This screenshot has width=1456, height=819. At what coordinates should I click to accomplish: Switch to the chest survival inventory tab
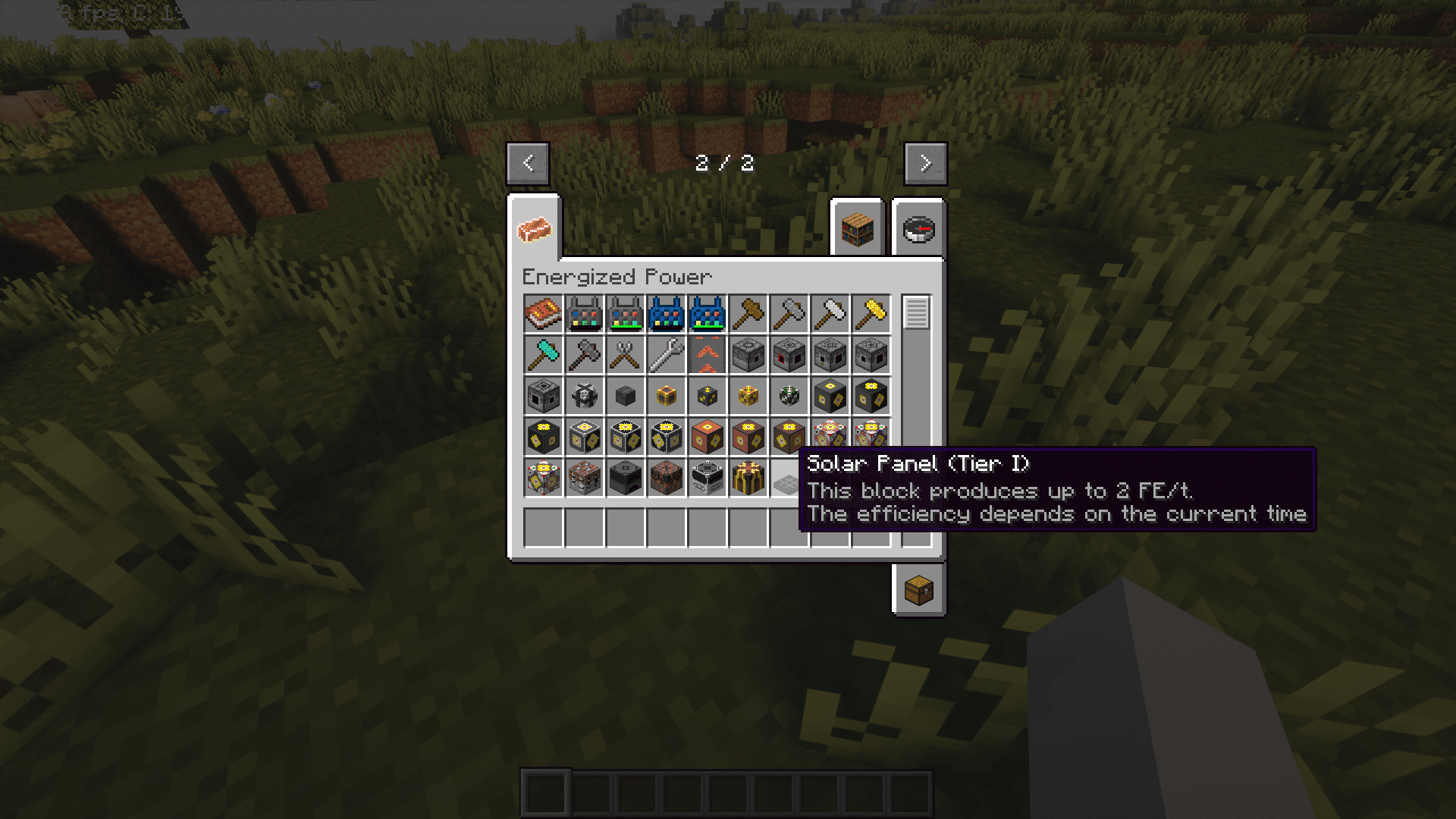tap(918, 590)
